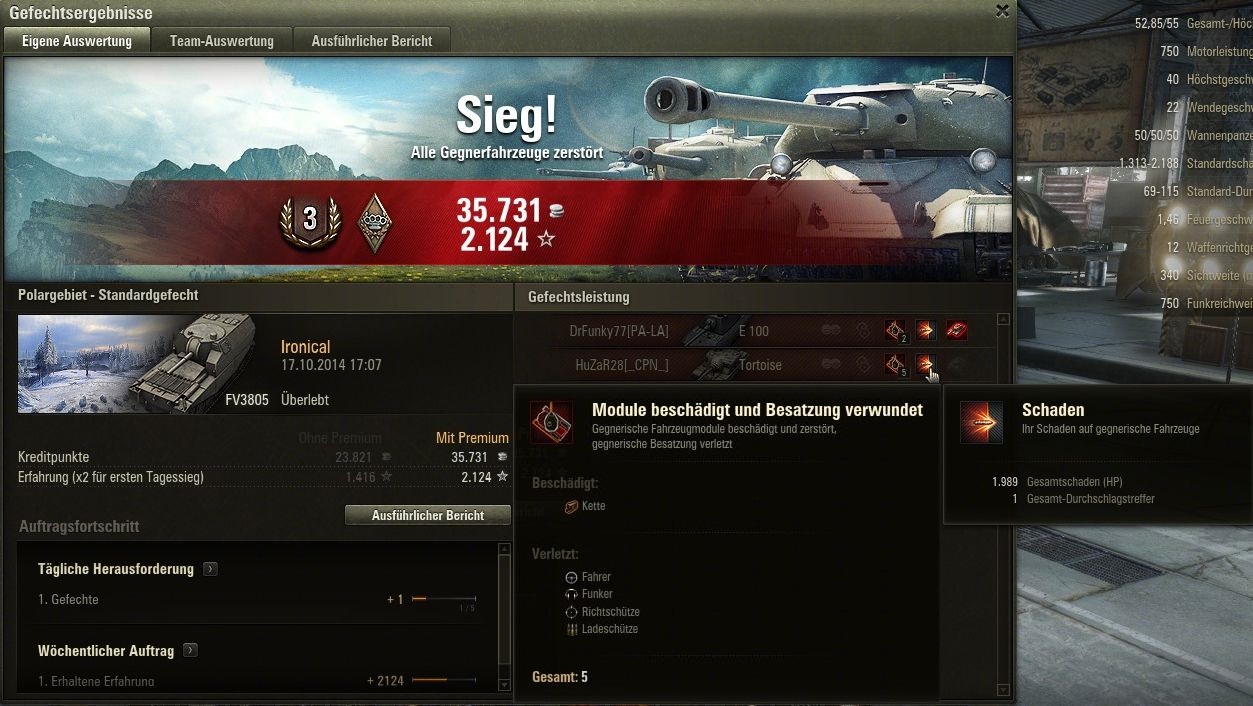Select the Eigene Auswertung tab
Screen dimensions: 1253x706
(x=77, y=41)
